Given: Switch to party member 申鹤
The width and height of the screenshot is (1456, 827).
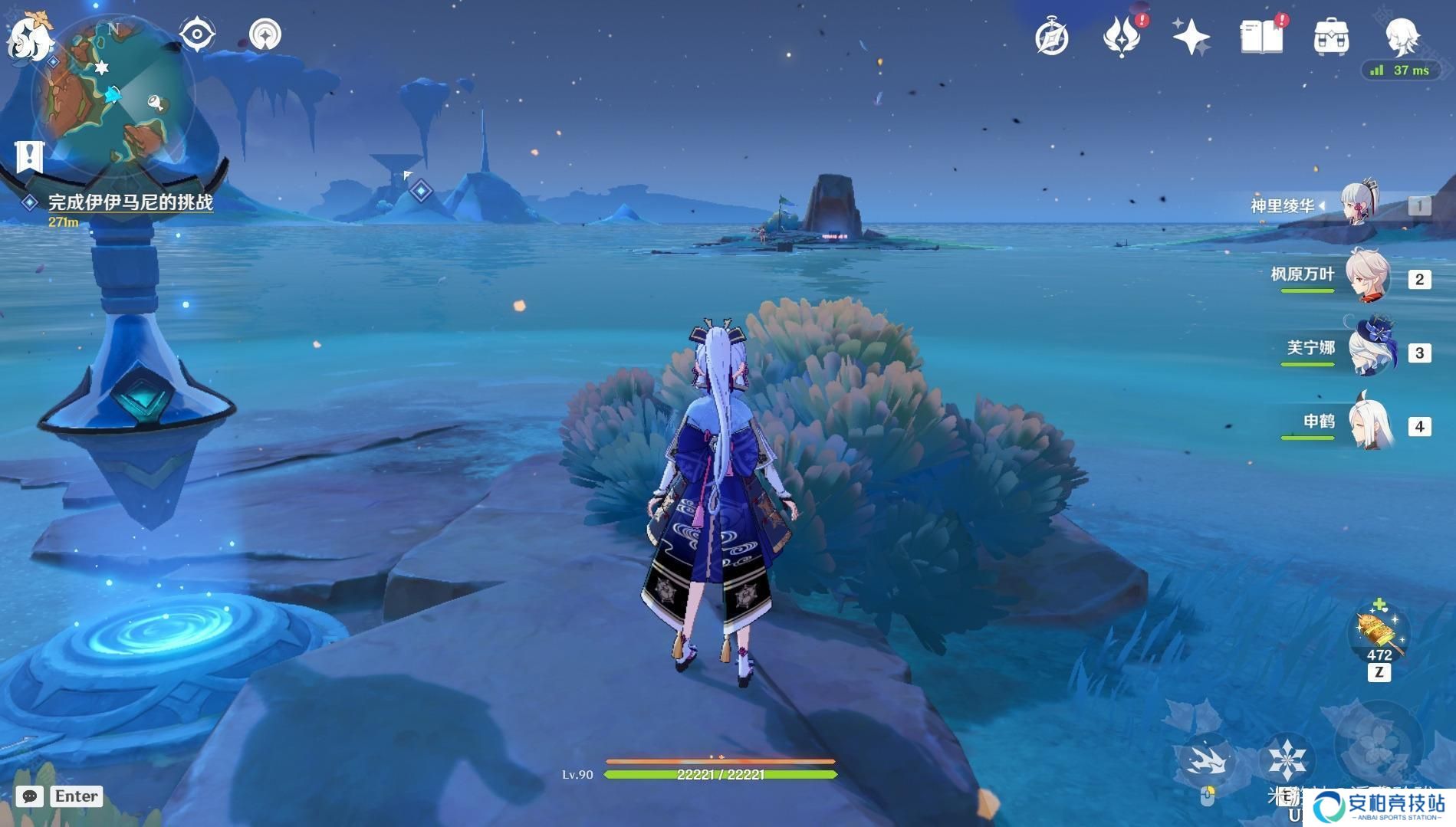Looking at the screenshot, I should pyautogui.click(x=1369, y=423).
